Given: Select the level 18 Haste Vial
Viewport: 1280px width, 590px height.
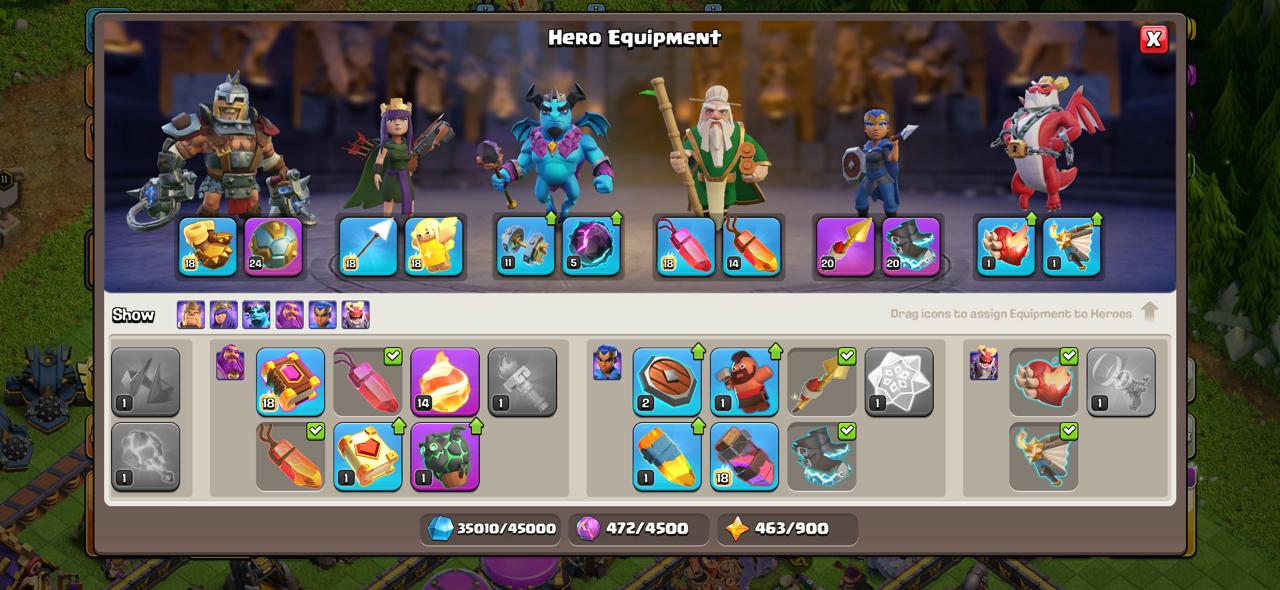Looking at the screenshot, I should (x=744, y=456).
